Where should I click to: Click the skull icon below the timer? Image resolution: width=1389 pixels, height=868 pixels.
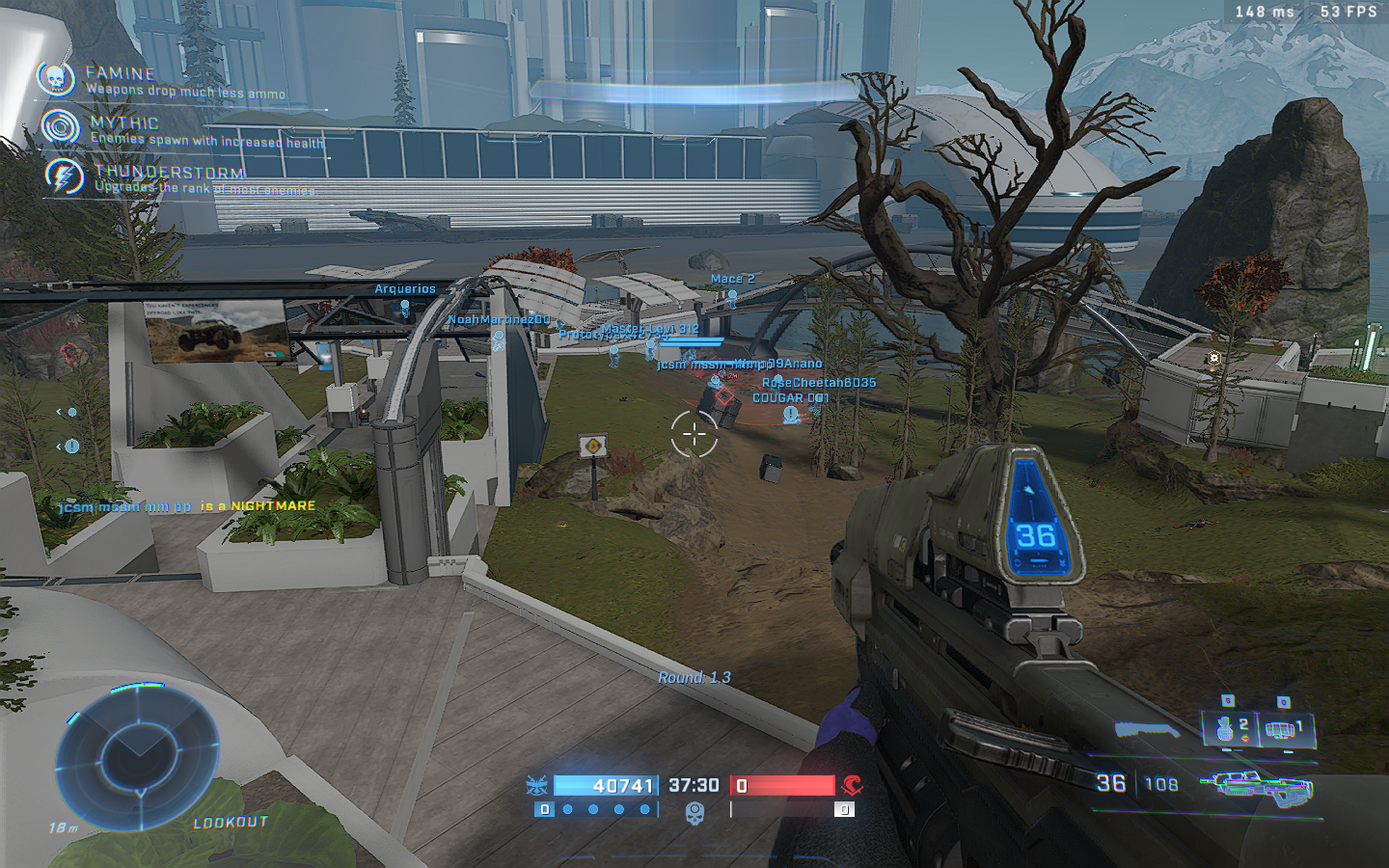click(x=694, y=812)
